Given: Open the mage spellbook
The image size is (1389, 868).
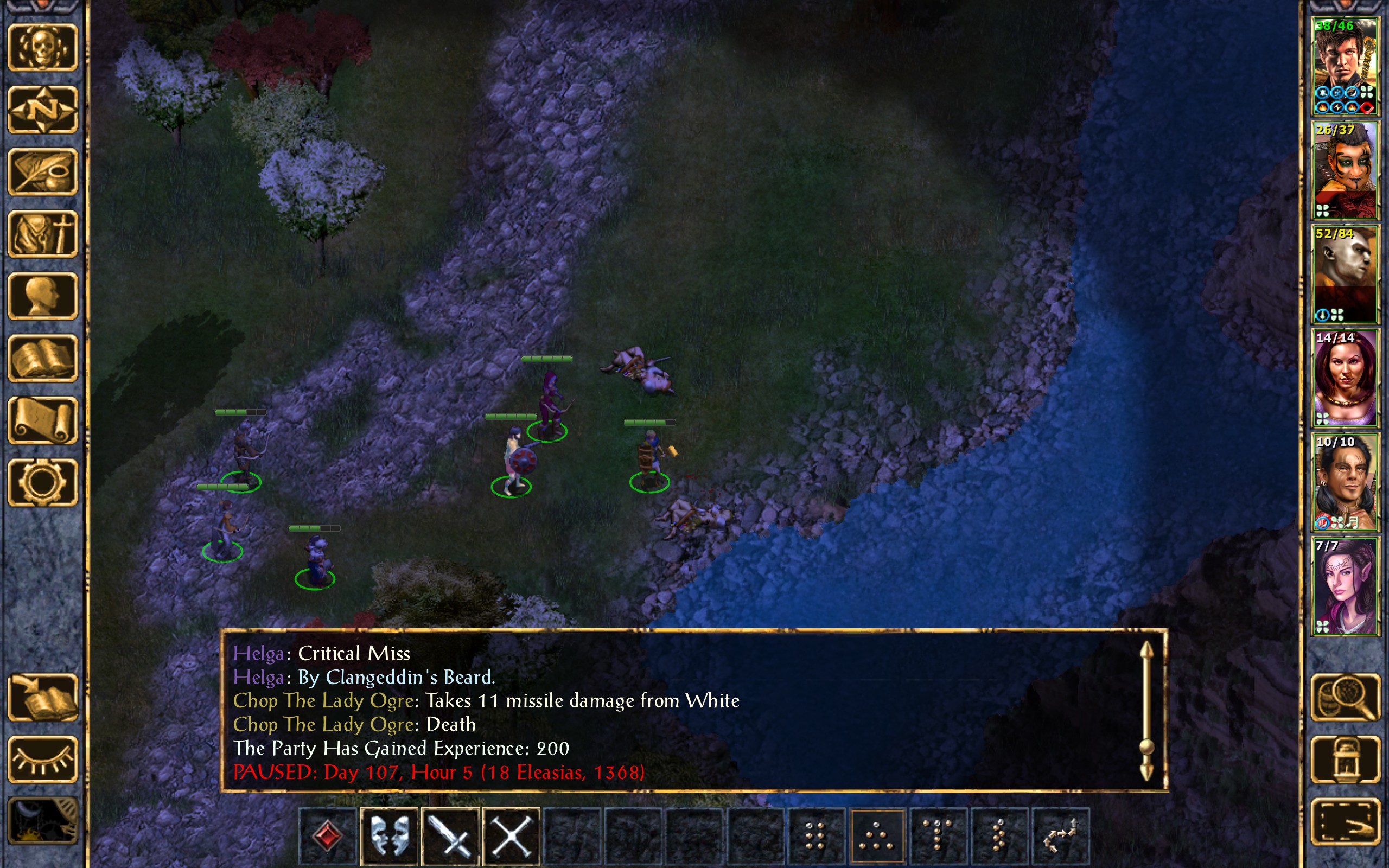Looking at the screenshot, I should pos(43,358).
